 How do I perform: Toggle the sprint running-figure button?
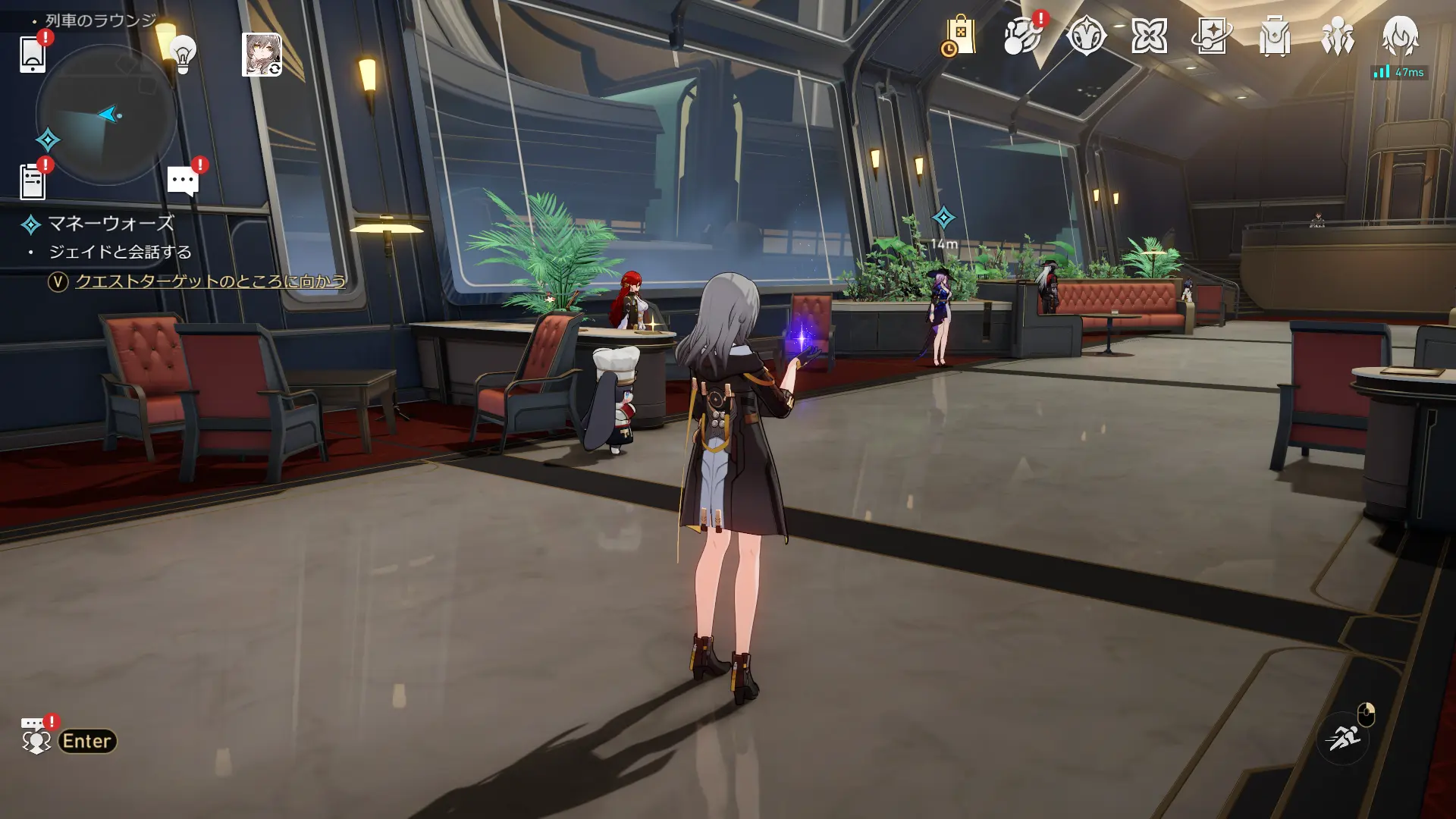[1343, 736]
